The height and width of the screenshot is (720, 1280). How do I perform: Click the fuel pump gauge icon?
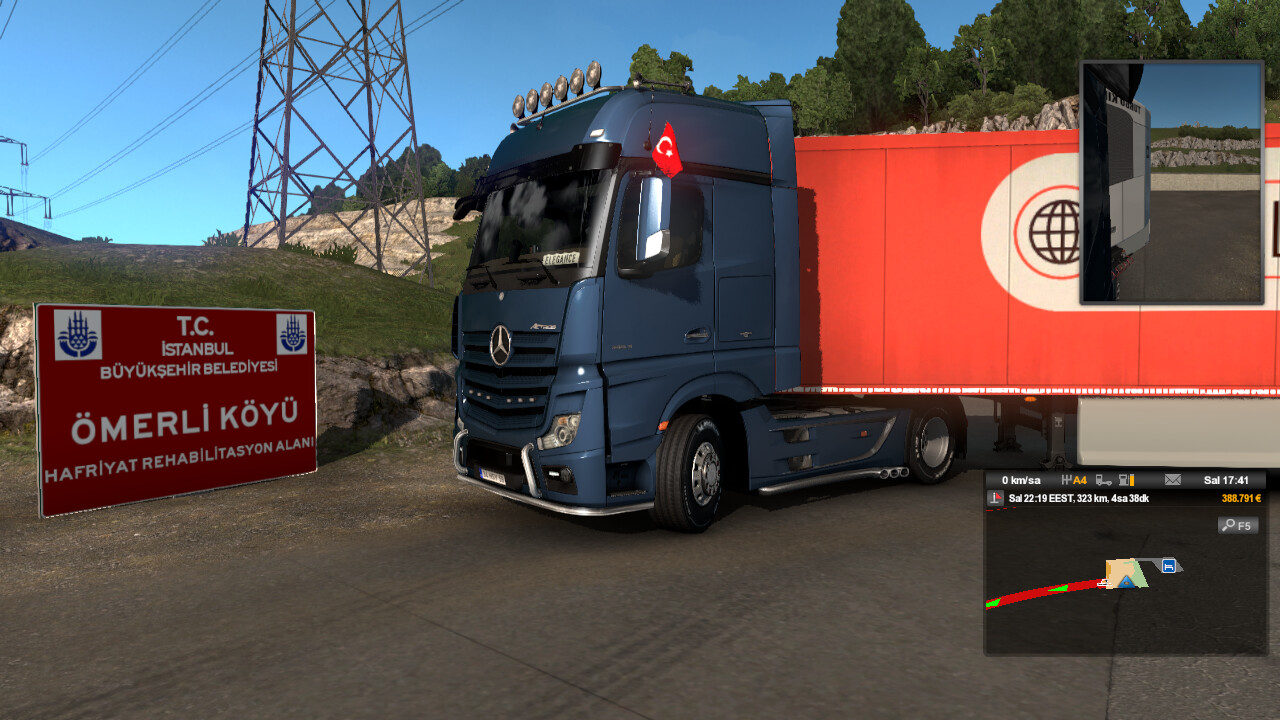click(1127, 480)
